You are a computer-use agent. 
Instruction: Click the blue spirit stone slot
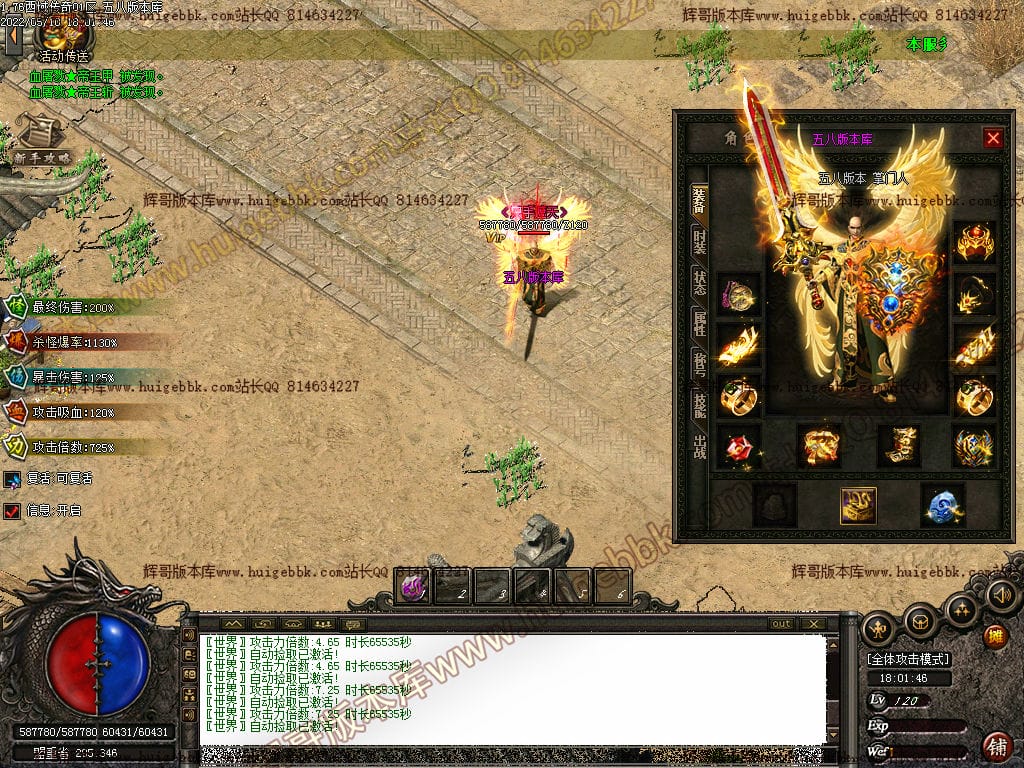[x=941, y=506]
